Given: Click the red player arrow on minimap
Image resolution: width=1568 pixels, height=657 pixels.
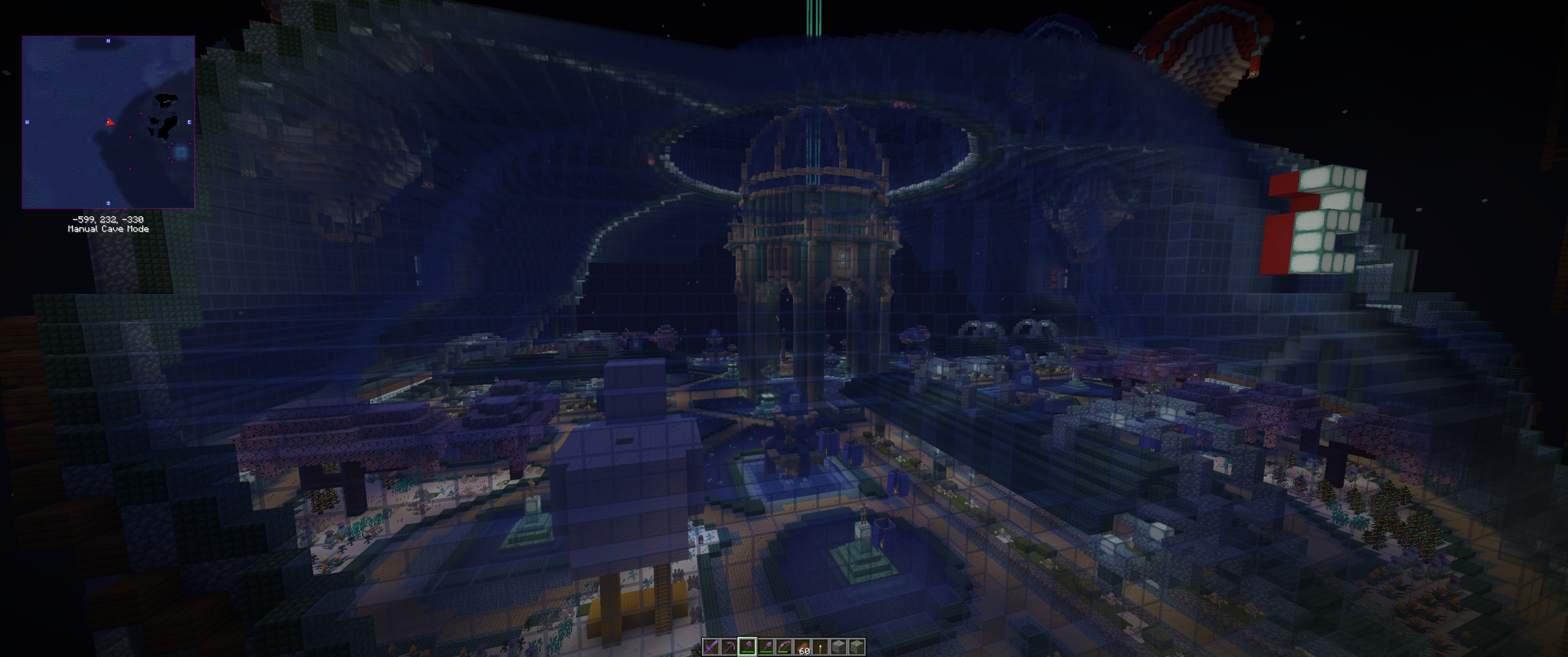Looking at the screenshot, I should pos(110,123).
